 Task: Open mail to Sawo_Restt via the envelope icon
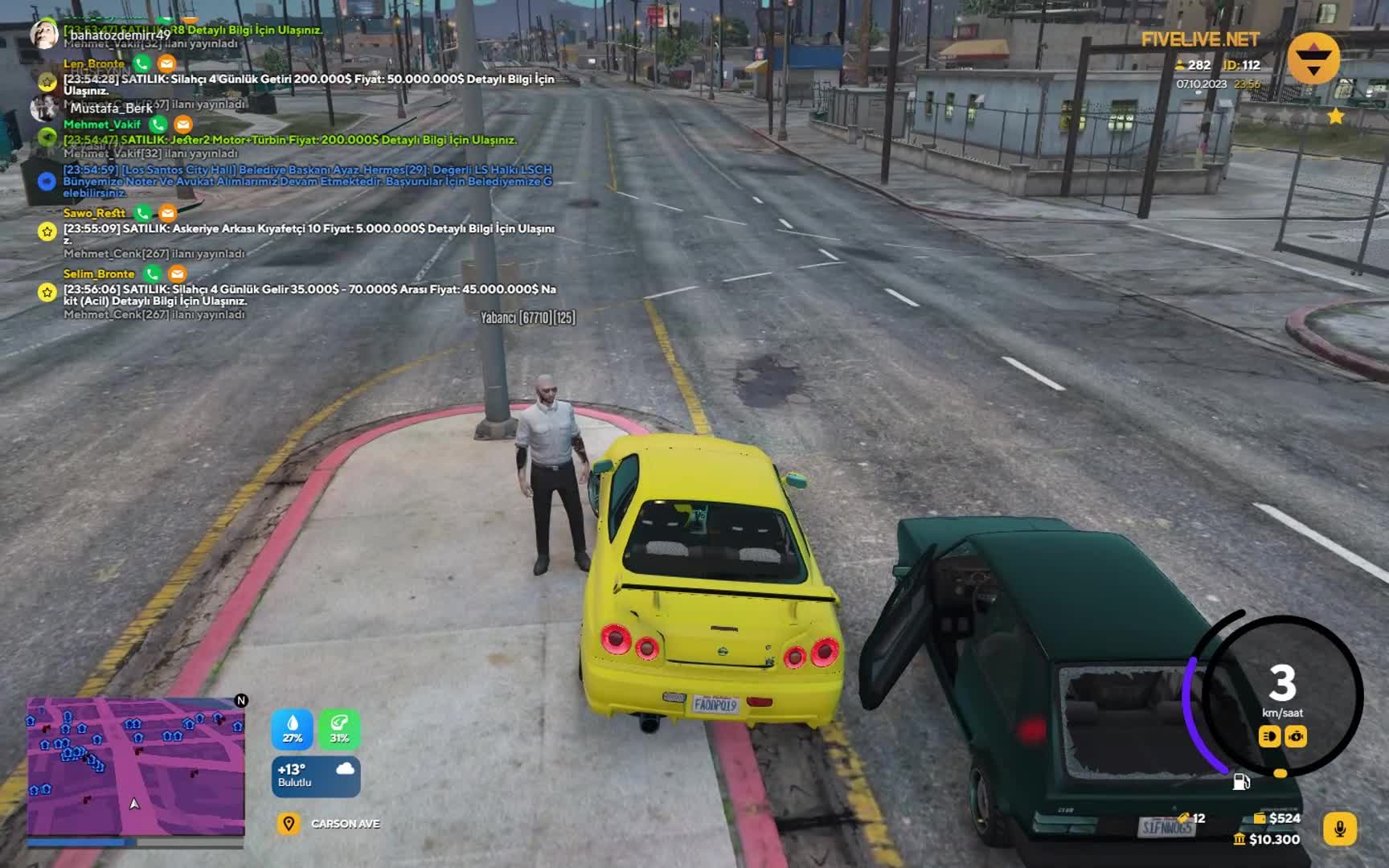tap(167, 213)
